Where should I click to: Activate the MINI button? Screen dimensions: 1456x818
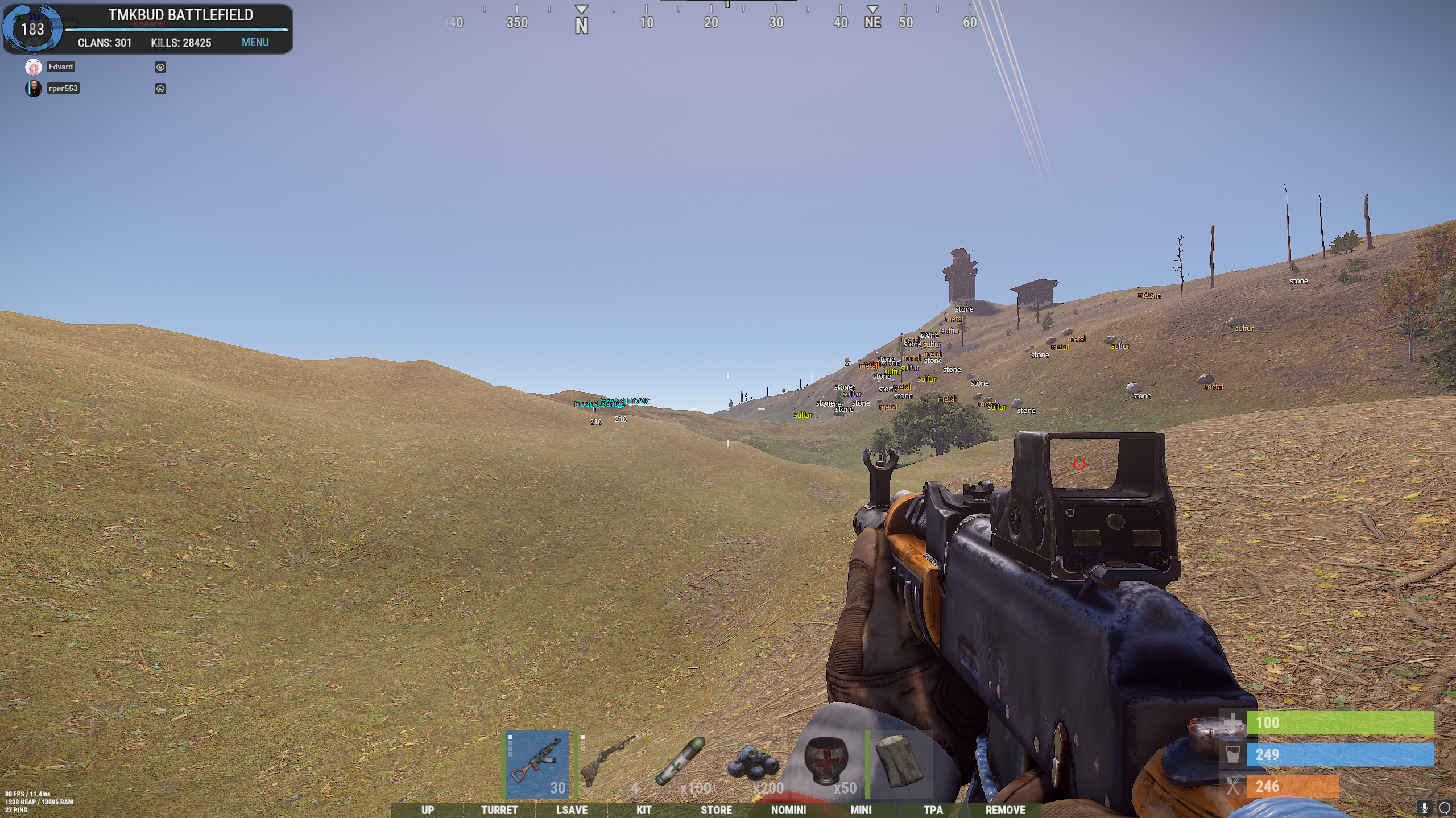tap(861, 810)
